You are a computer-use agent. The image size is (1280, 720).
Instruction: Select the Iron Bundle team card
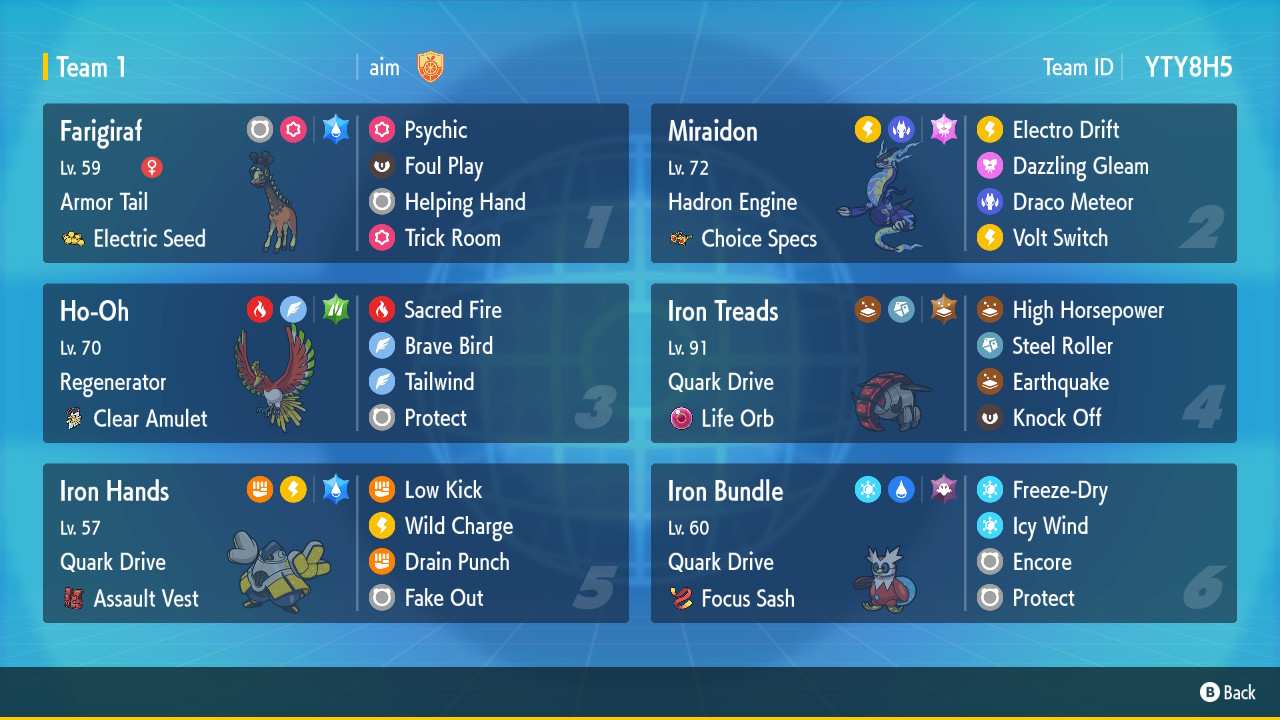(943, 543)
